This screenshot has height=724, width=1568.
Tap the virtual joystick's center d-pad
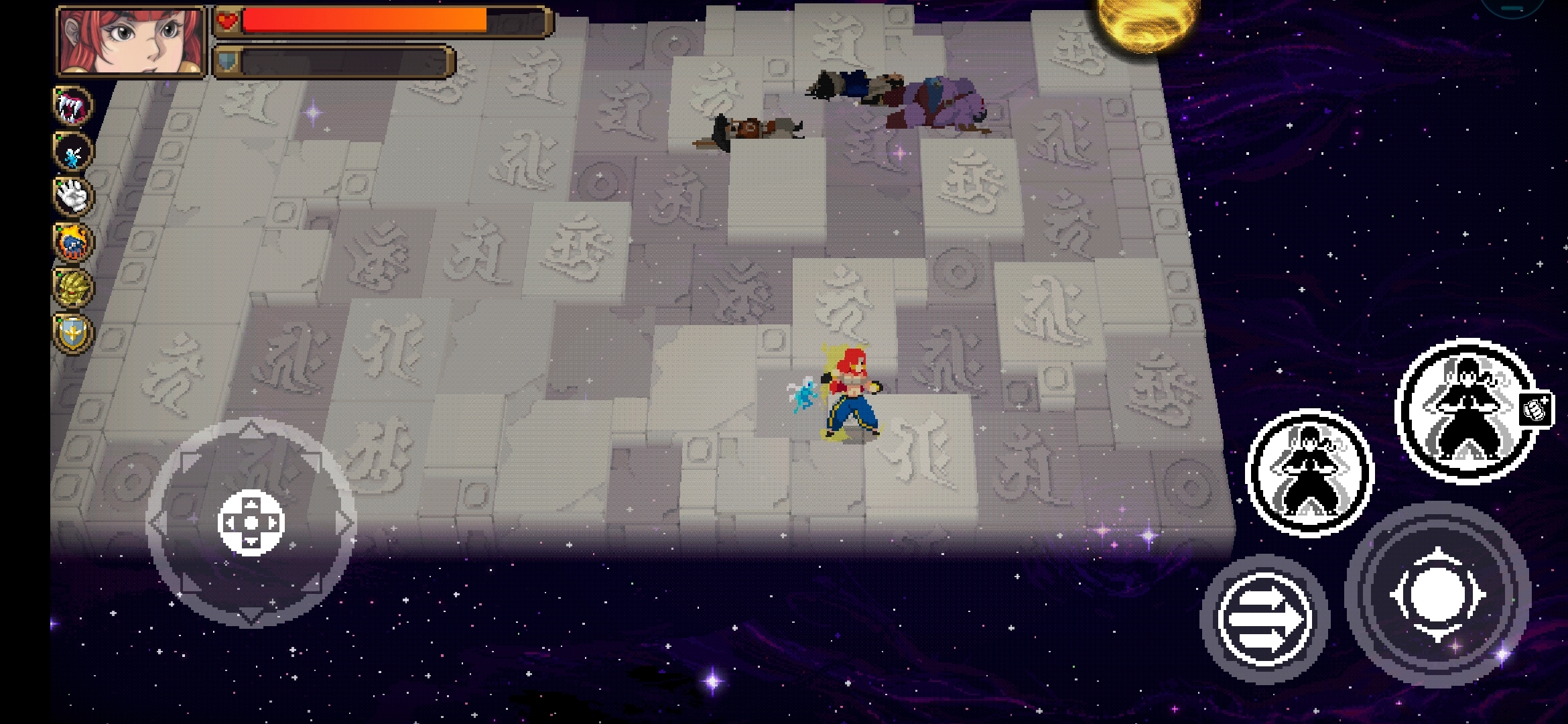251,523
